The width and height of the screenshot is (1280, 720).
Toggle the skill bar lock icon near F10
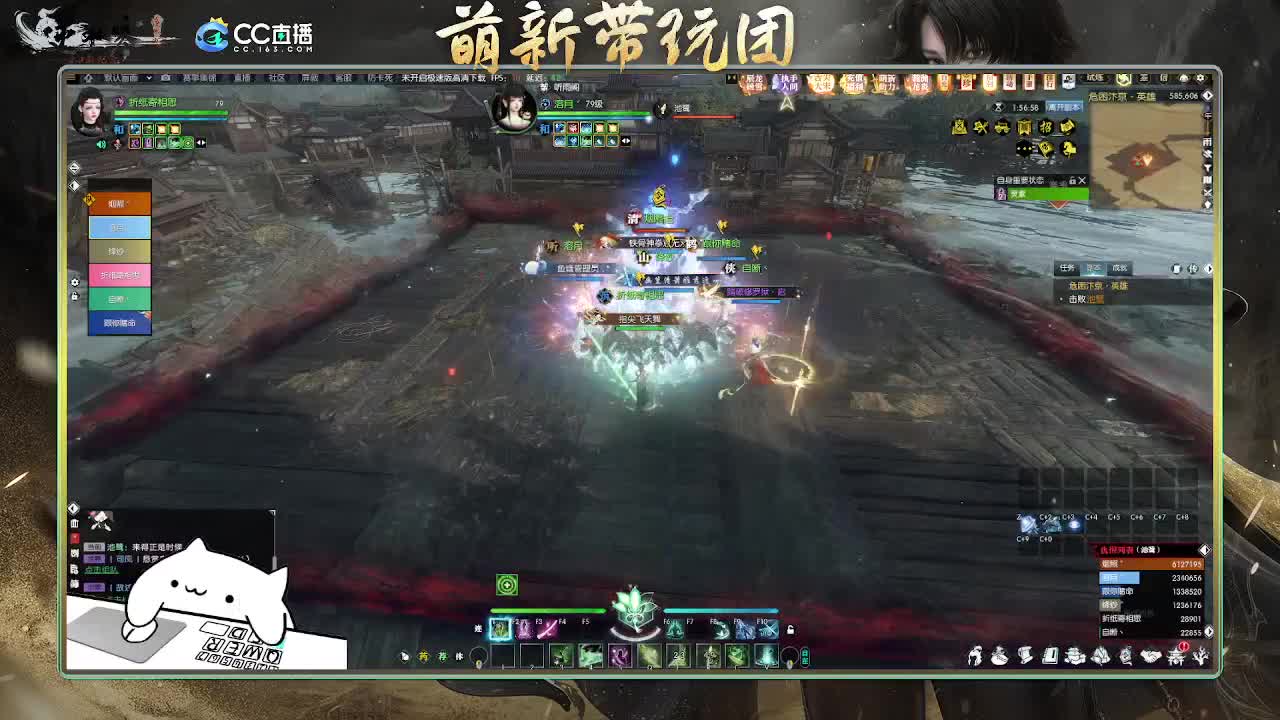click(791, 629)
